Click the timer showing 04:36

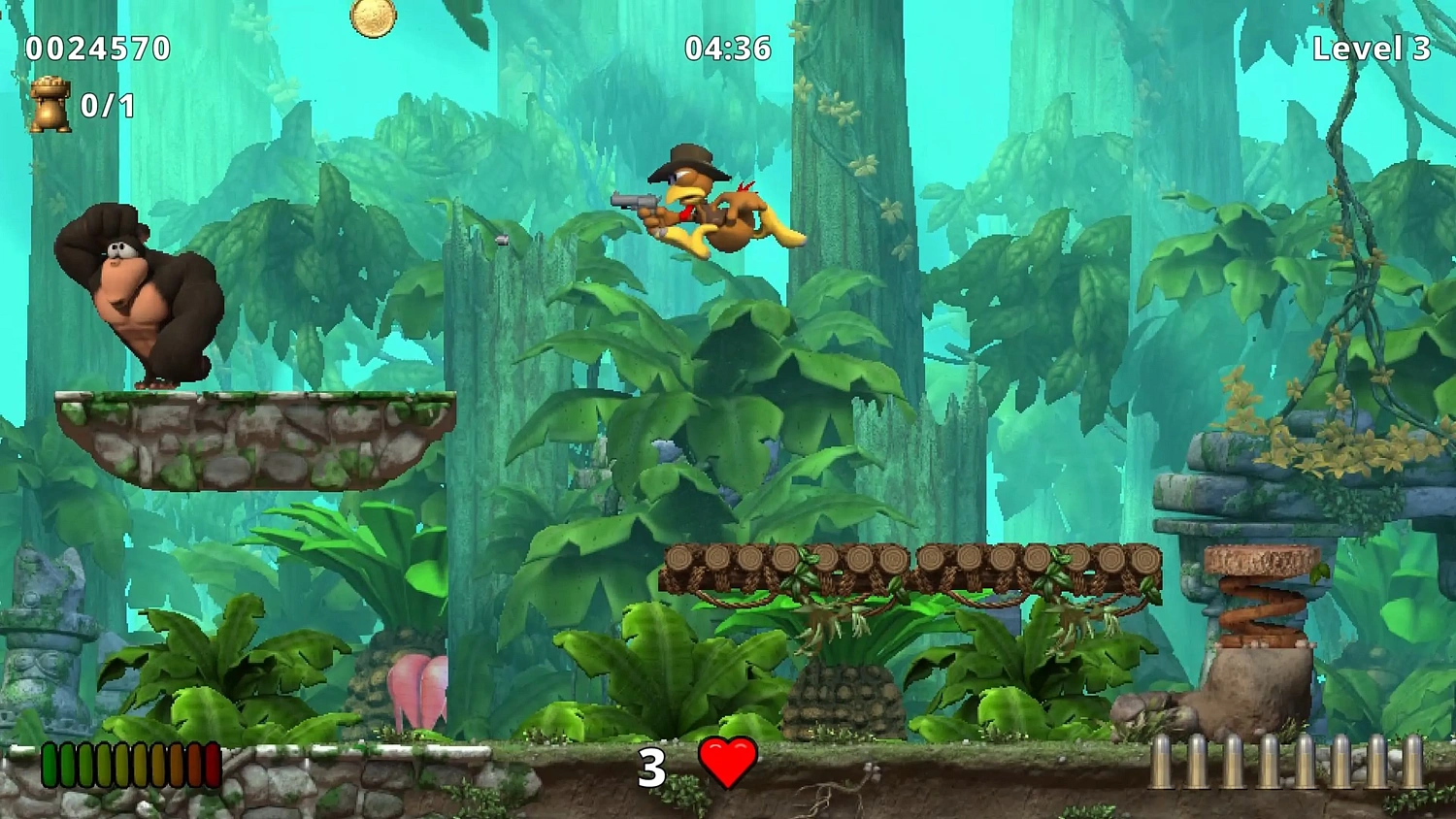726,47
